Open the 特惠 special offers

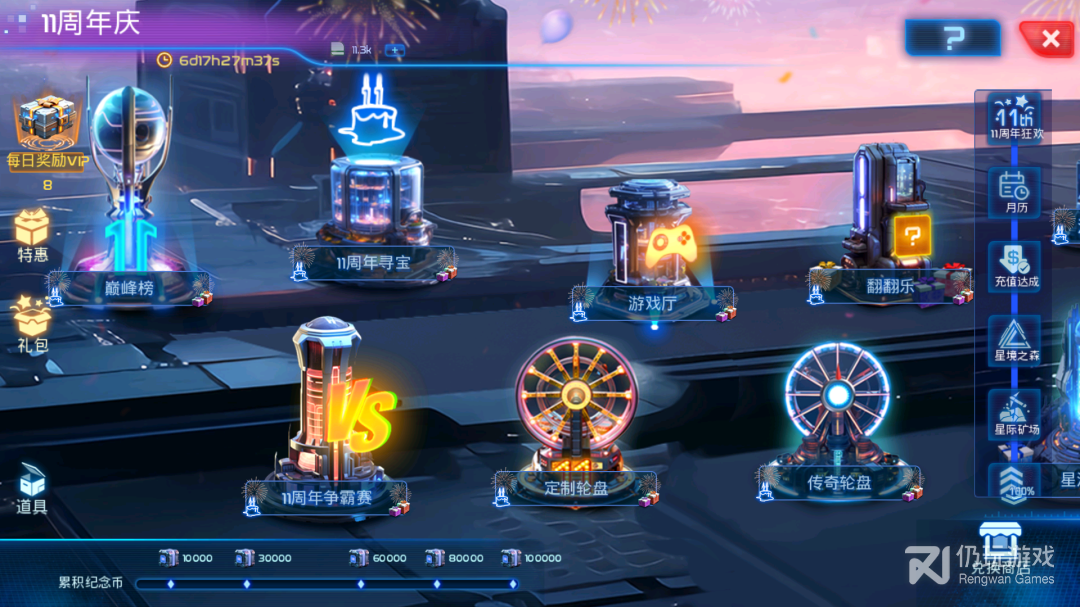tap(32, 235)
